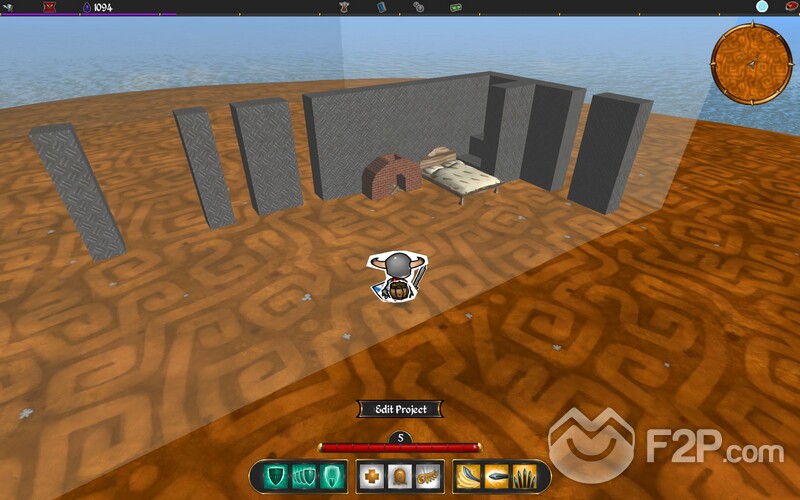Select the golden chain ability icon

(428, 476)
